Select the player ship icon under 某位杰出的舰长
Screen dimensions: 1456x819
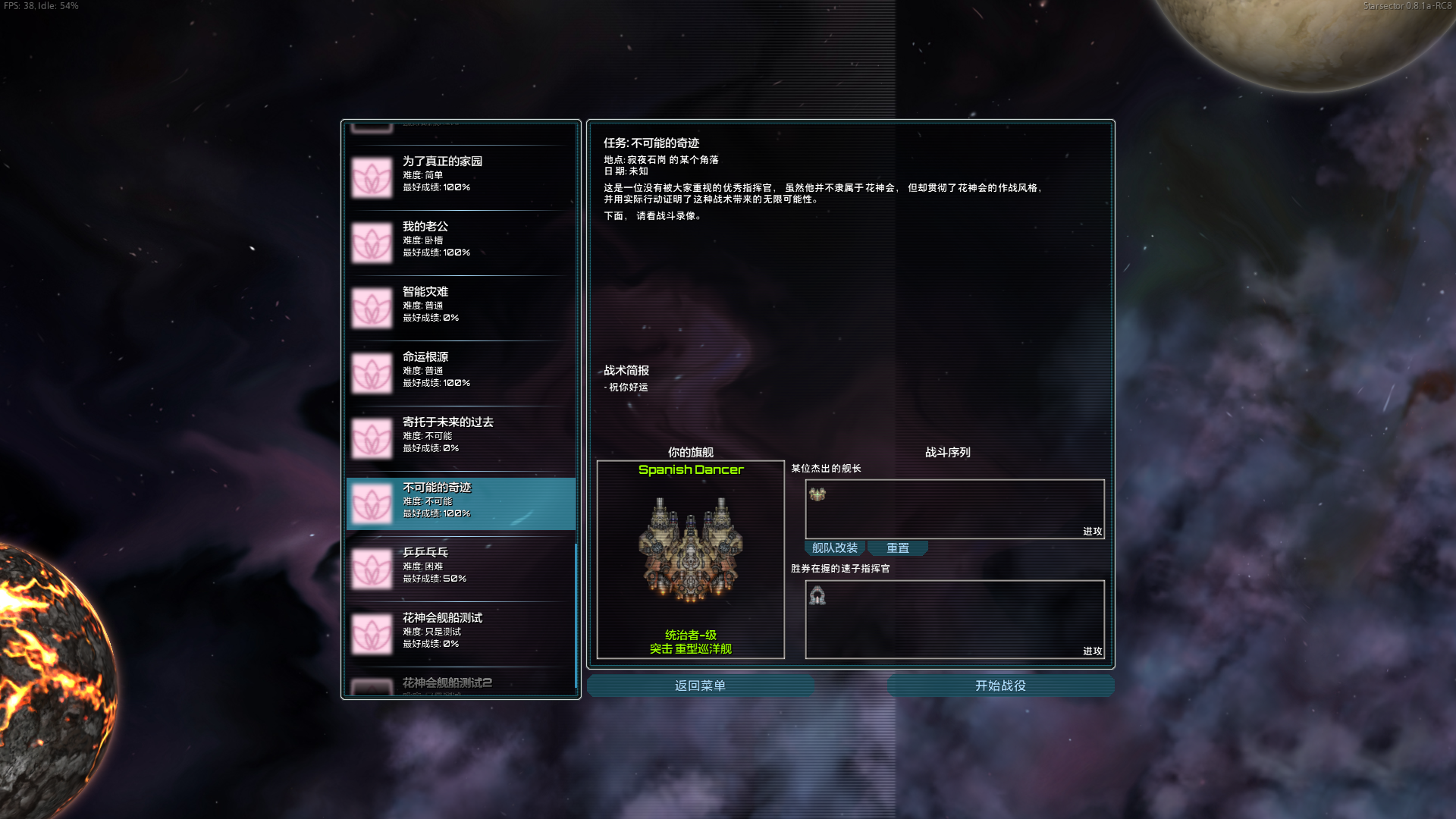point(817,494)
